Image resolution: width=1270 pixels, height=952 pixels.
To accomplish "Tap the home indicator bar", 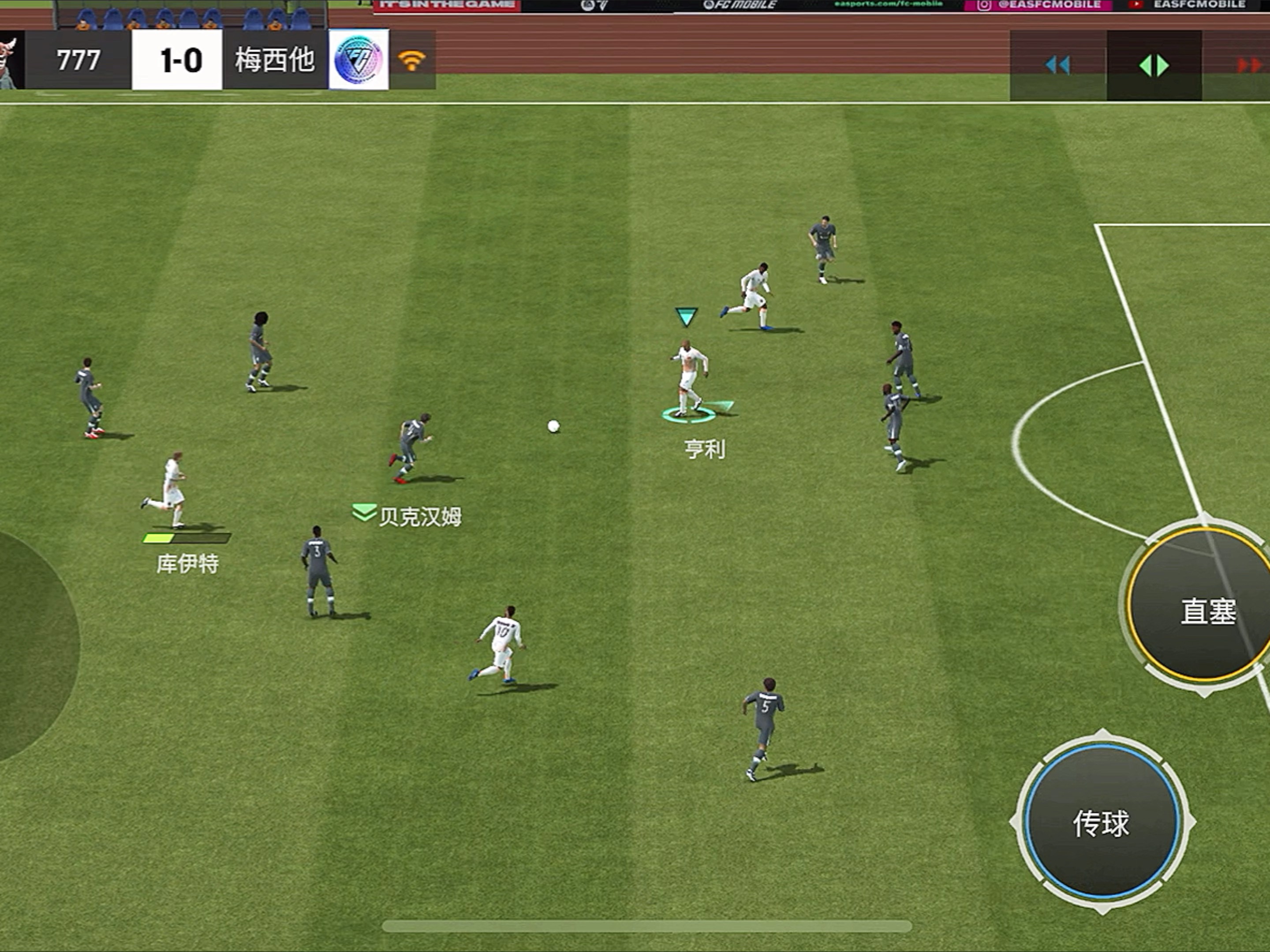I will [646, 926].
